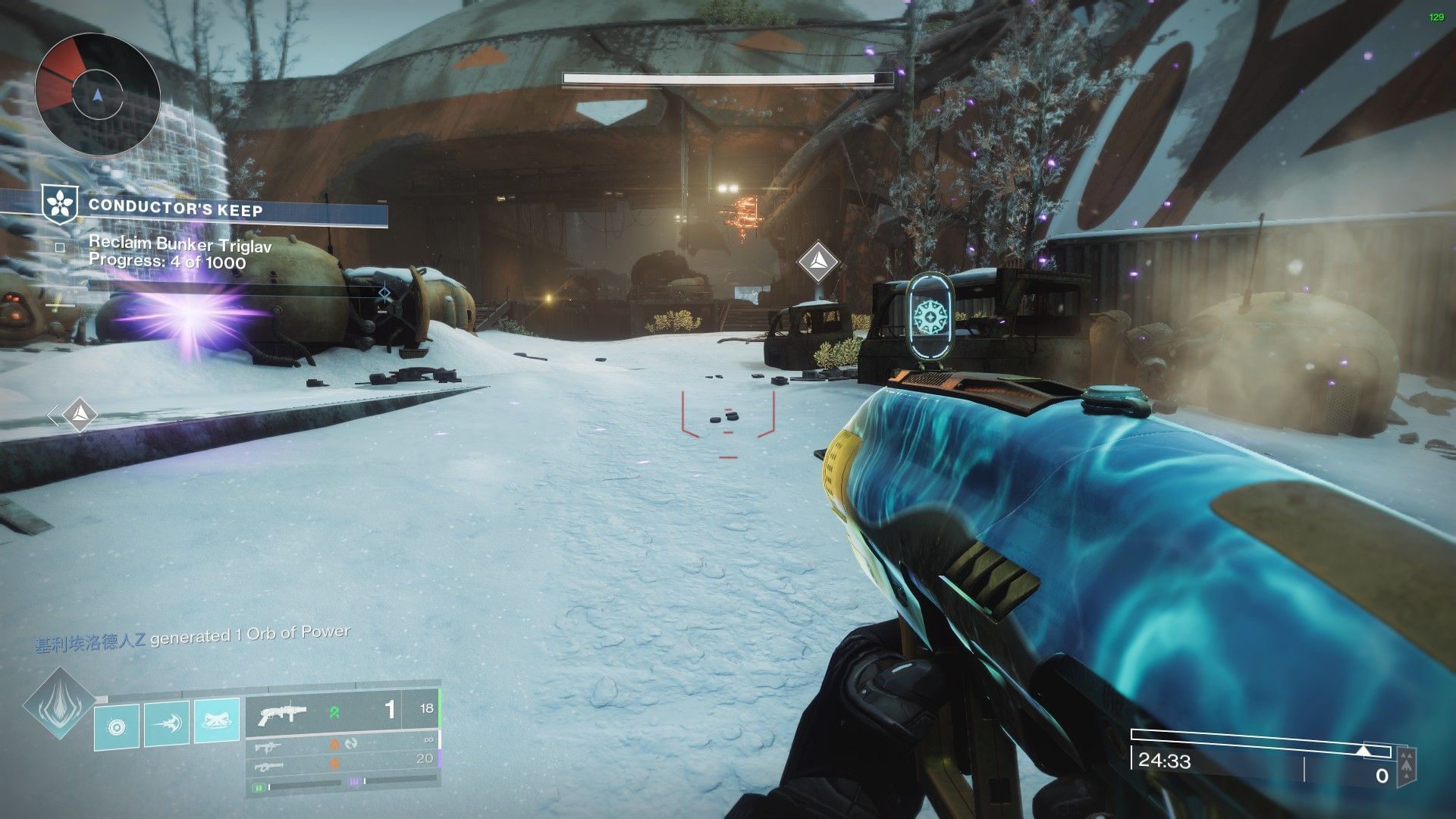Activate the class ability icon
The height and width of the screenshot is (819, 1456).
click(217, 720)
